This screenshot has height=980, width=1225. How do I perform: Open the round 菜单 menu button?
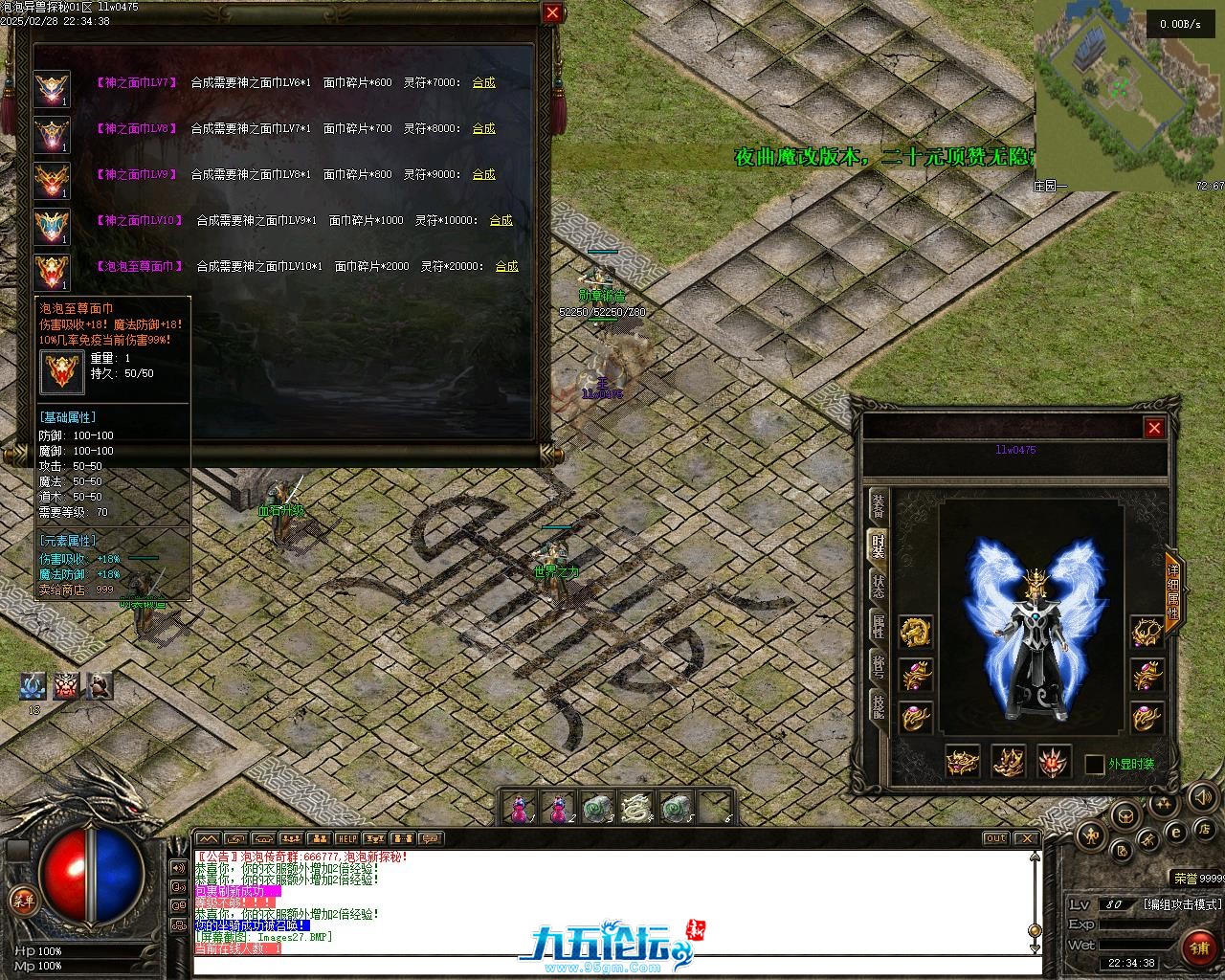tap(22, 900)
